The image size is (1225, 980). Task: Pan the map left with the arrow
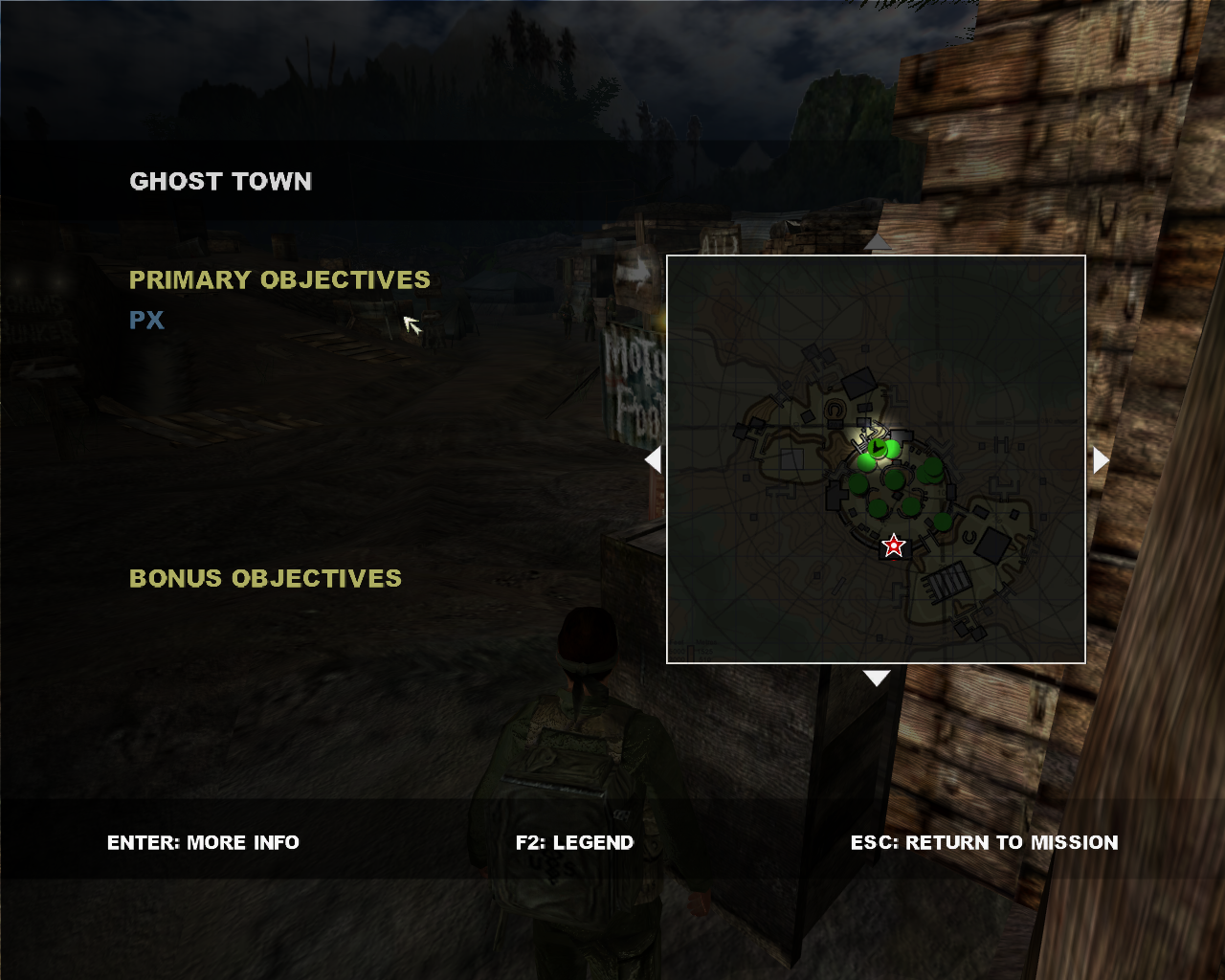[x=654, y=460]
